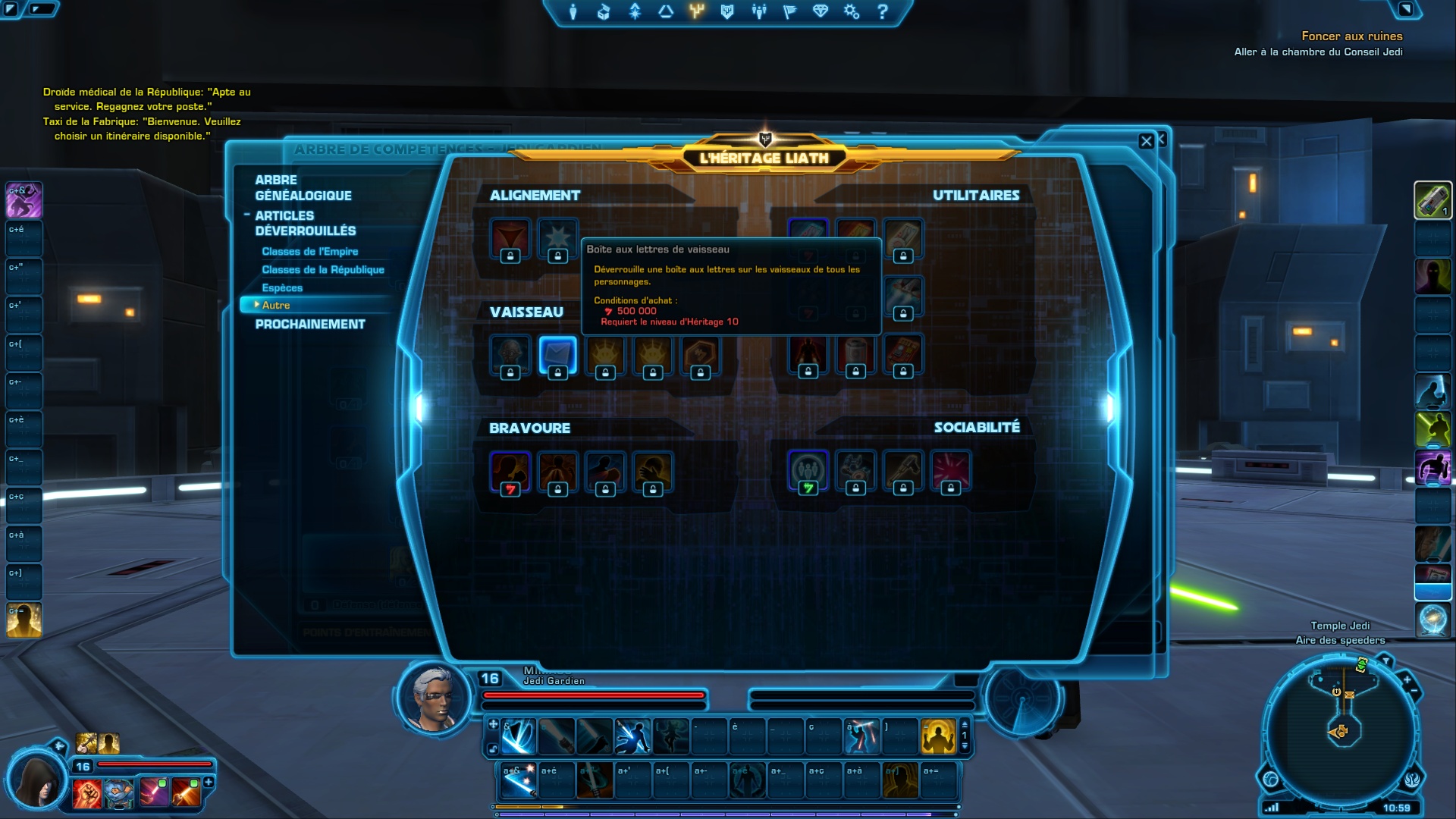The width and height of the screenshot is (1456, 819).
Task: Open the help question mark menu
Action: click(882, 12)
